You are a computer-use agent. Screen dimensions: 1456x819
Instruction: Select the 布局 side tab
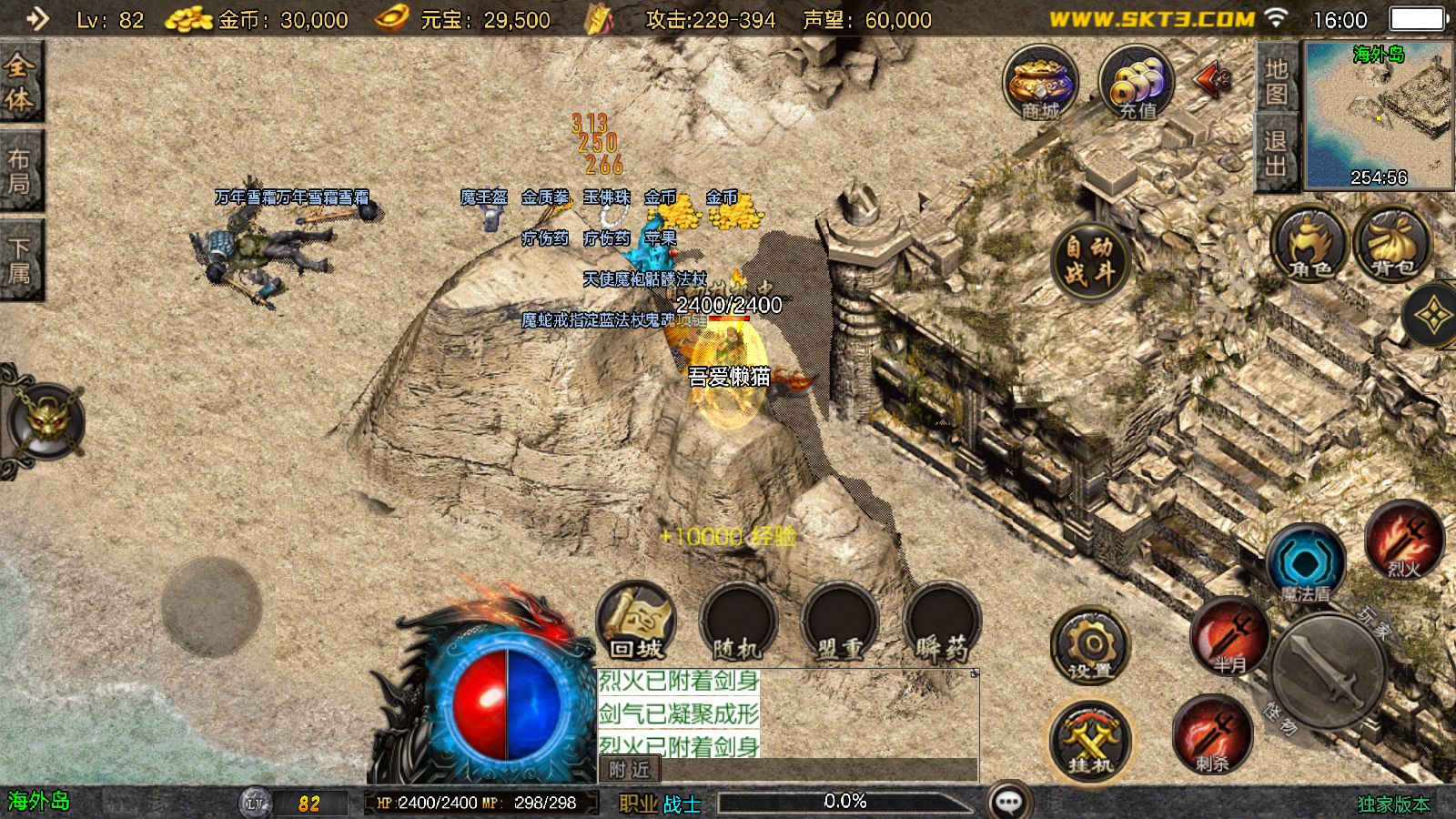click(20, 171)
